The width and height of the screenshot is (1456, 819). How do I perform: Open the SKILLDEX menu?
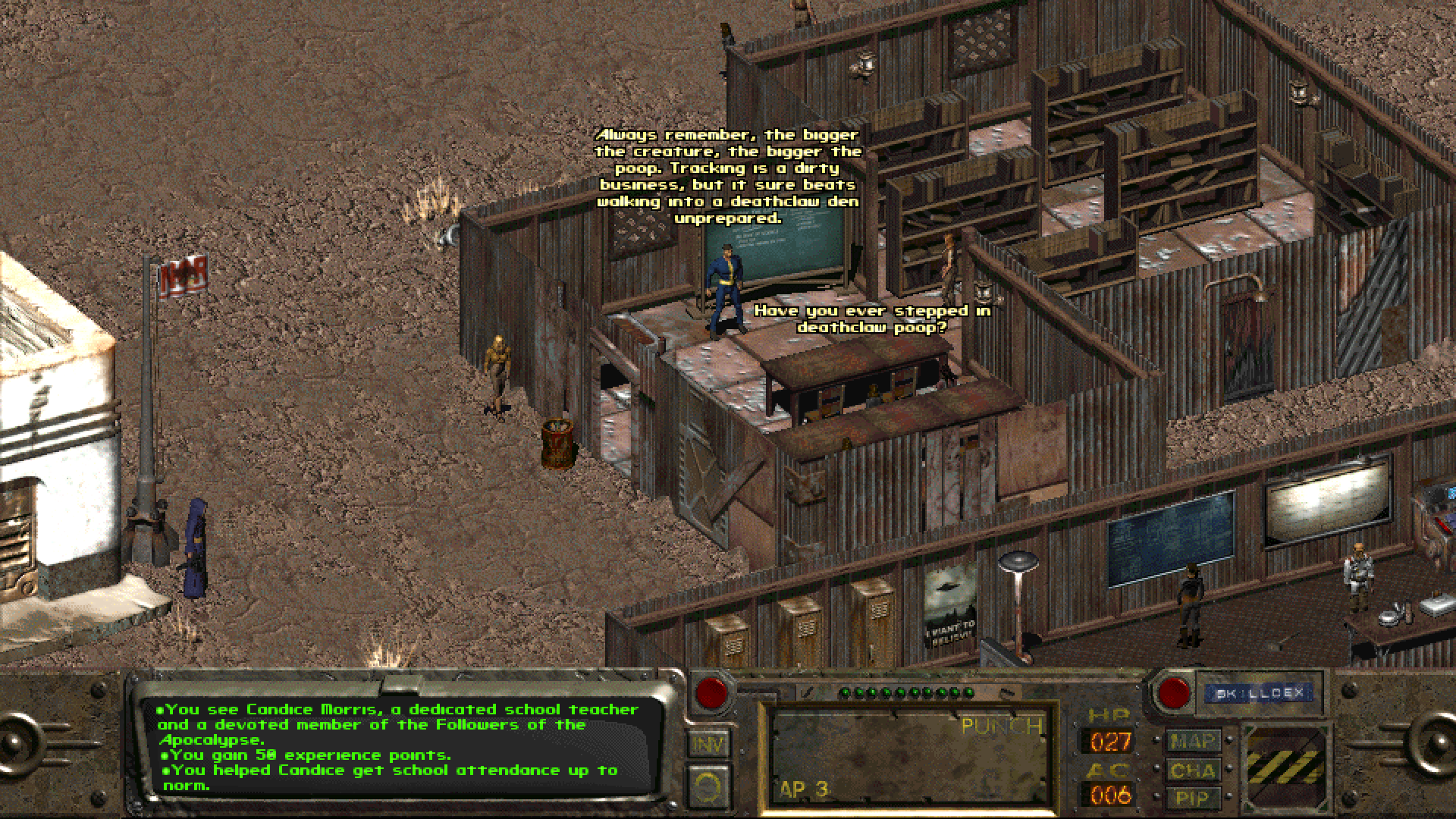coord(1260,691)
